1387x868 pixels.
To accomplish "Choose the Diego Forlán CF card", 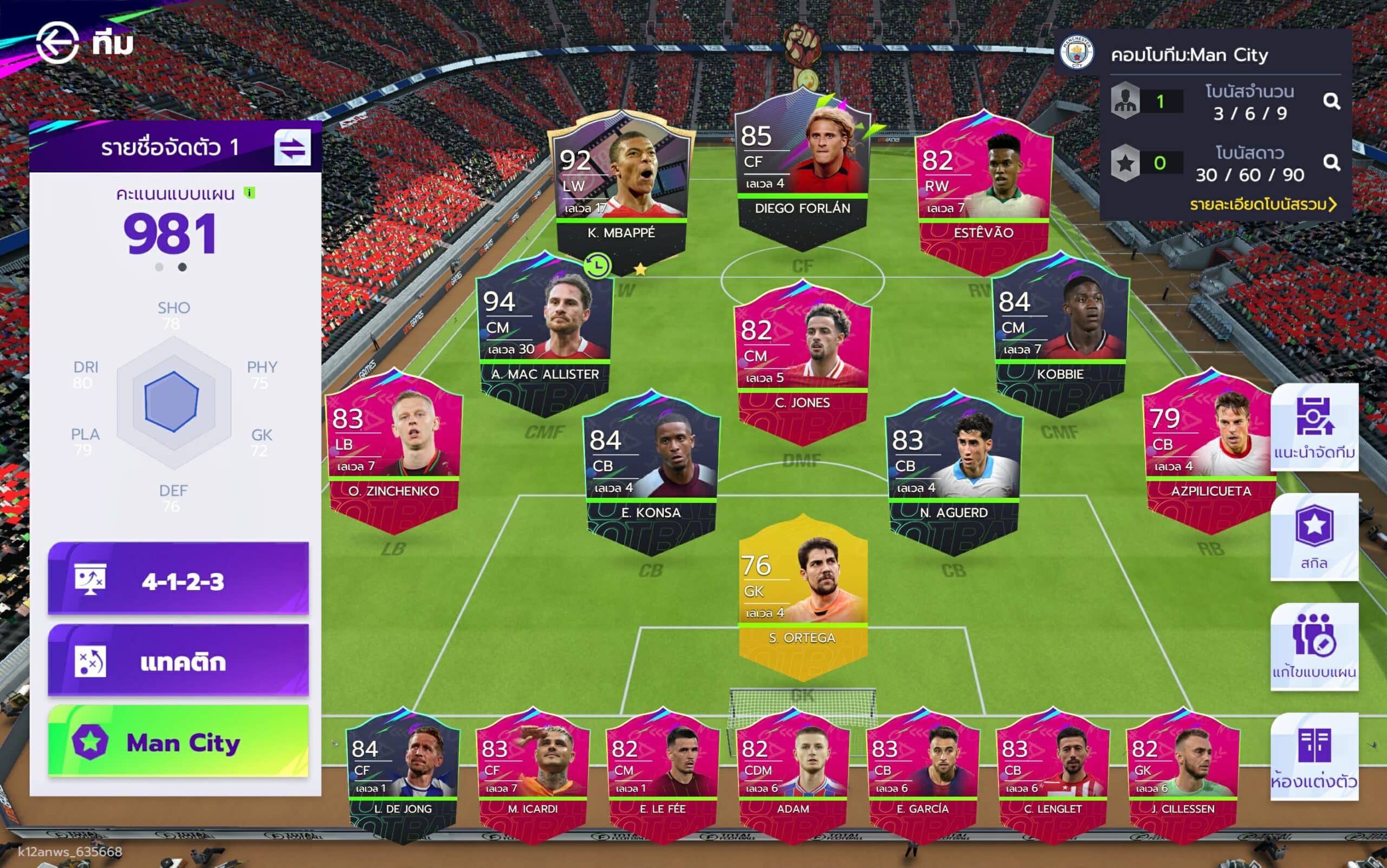I will click(802, 166).
